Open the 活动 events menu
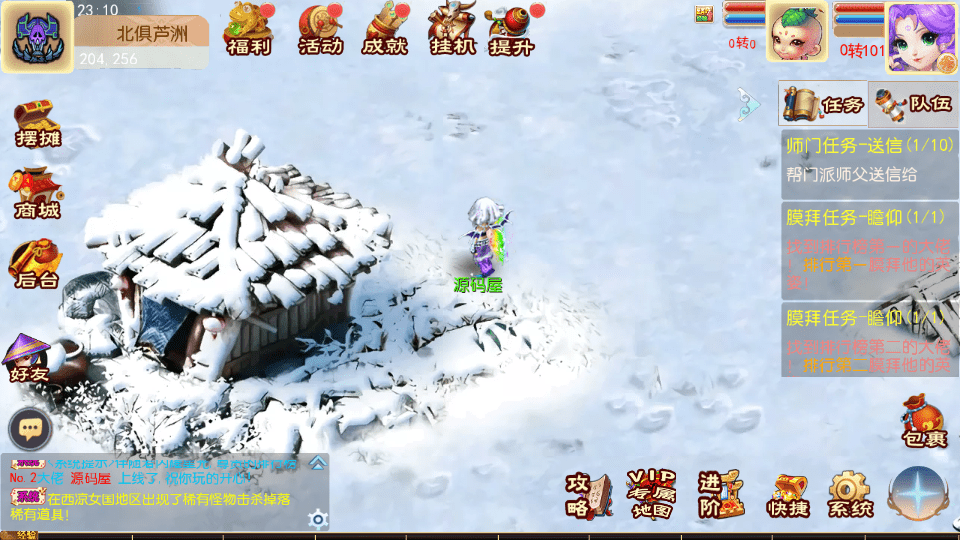This screenshot has width=960, height=540. tap(321, 28)
